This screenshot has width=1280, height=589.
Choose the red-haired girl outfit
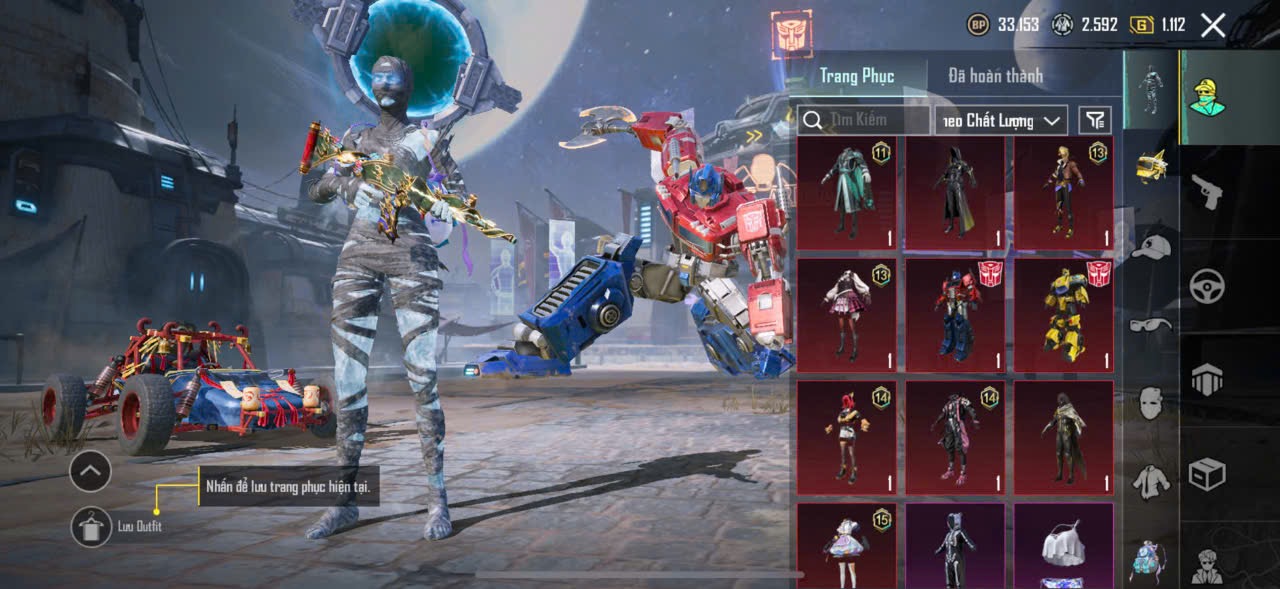point(846,438)
